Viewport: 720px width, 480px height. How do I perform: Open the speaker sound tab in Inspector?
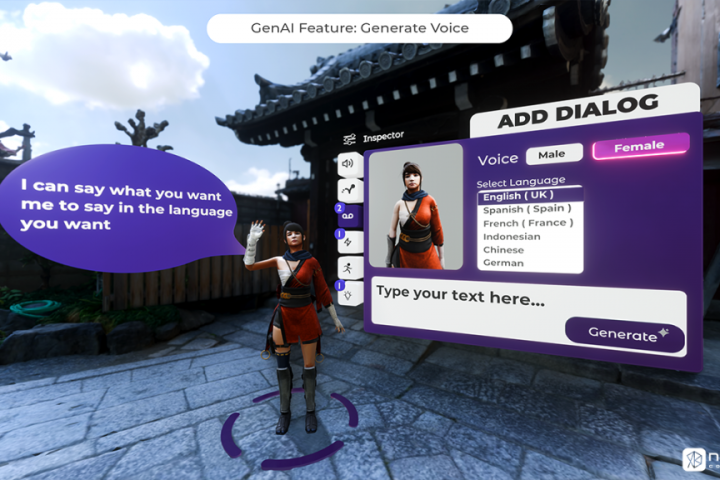pos(347,163)
